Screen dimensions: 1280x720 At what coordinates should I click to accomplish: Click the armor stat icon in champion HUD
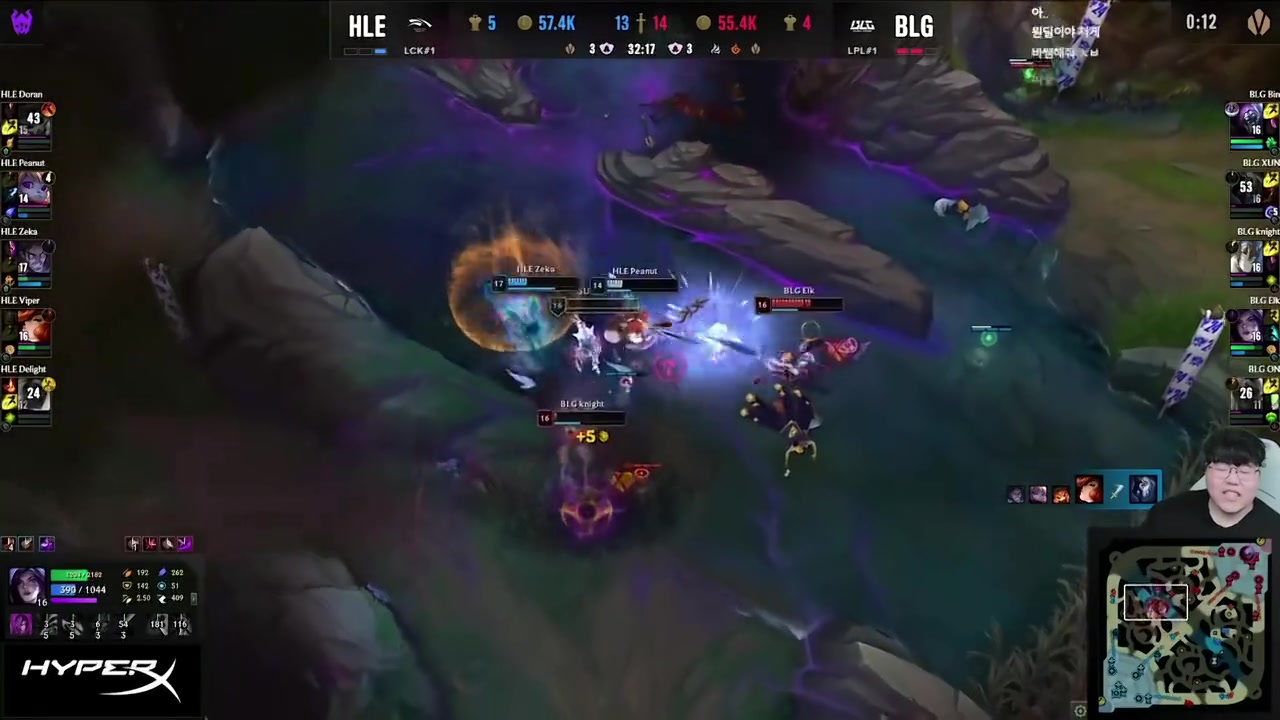[x=128, y=586]
